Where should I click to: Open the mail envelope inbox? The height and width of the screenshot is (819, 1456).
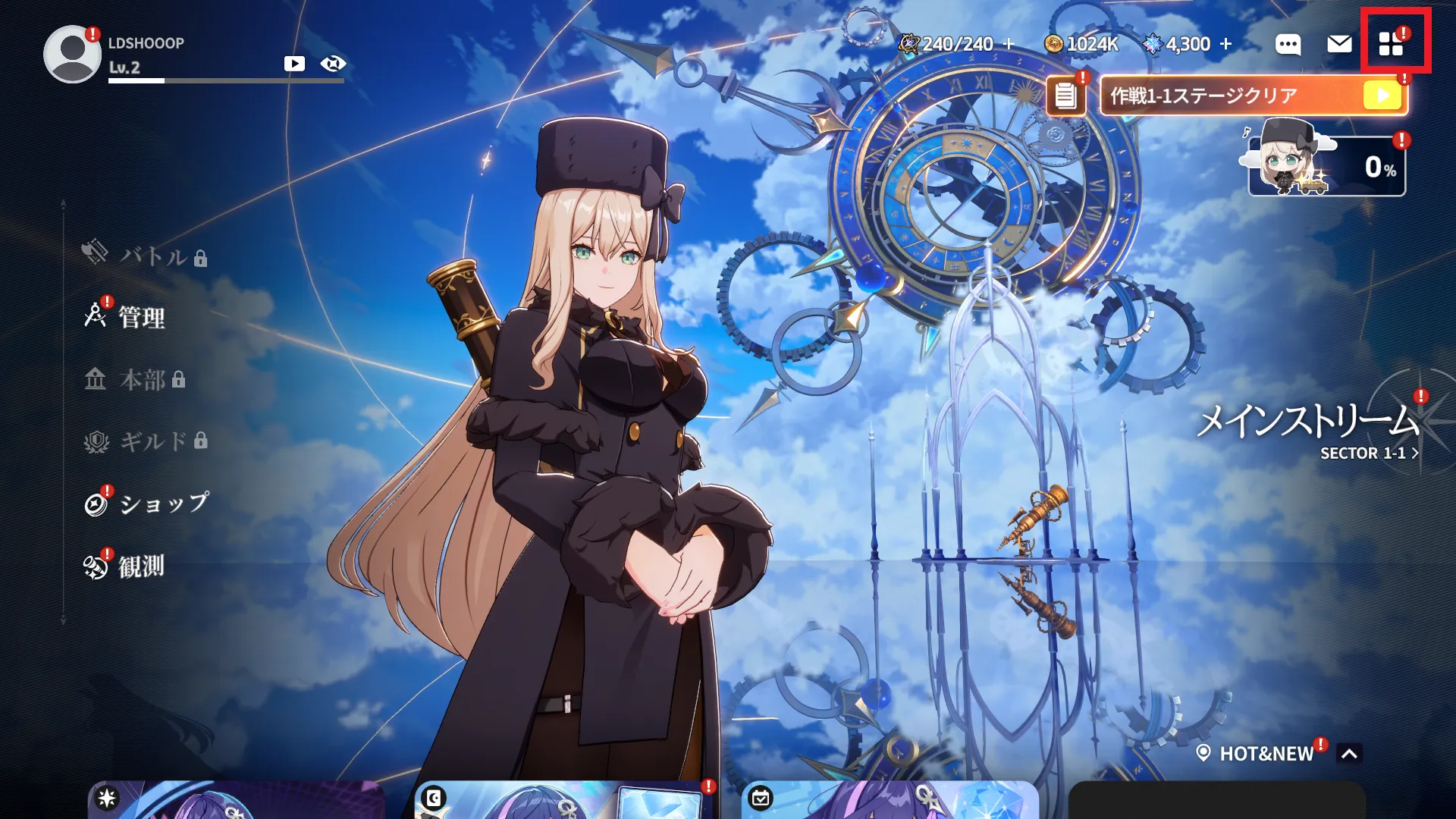click(x=1339, y=44)
